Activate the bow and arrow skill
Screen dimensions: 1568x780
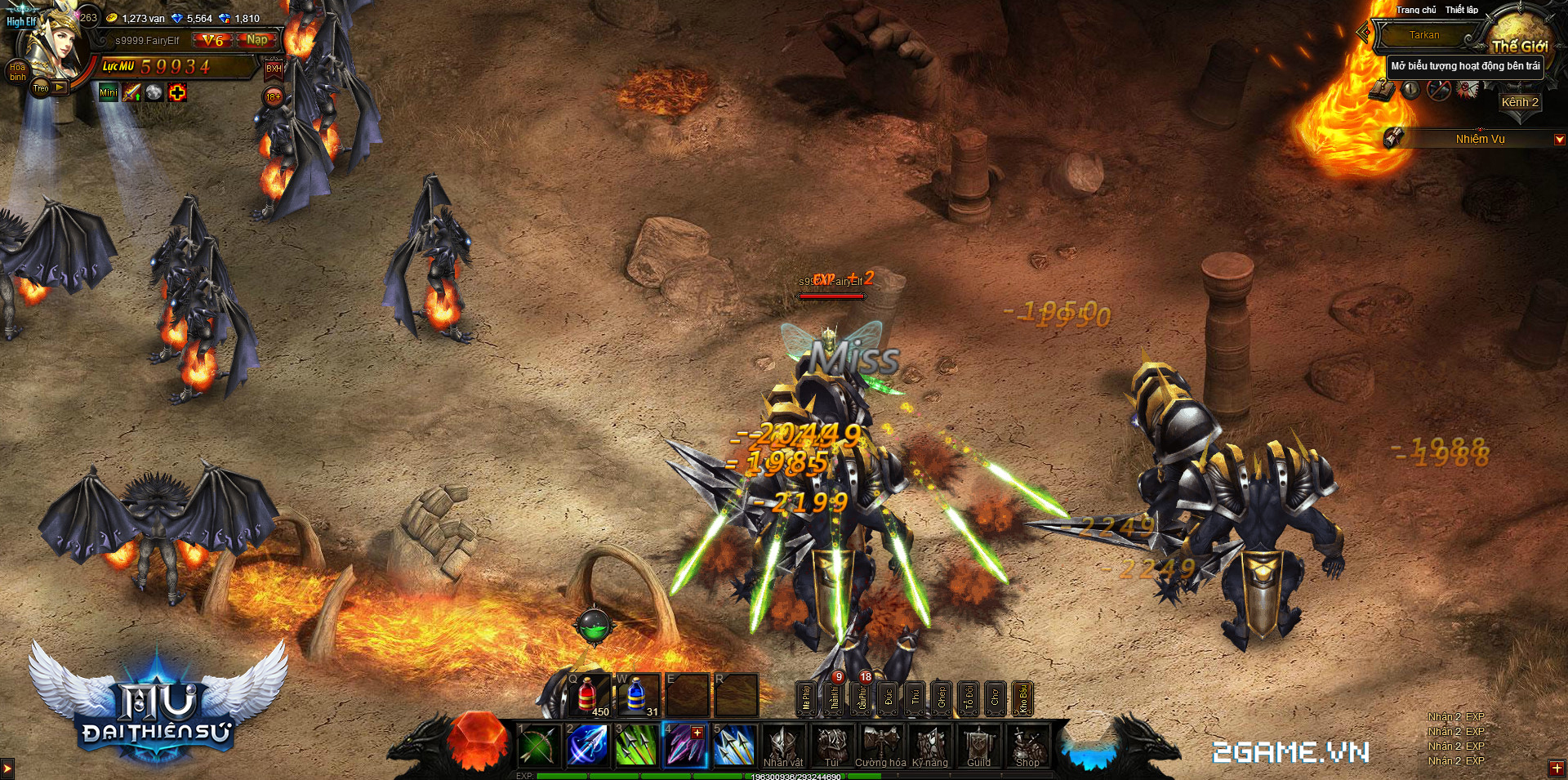(538, 745)
